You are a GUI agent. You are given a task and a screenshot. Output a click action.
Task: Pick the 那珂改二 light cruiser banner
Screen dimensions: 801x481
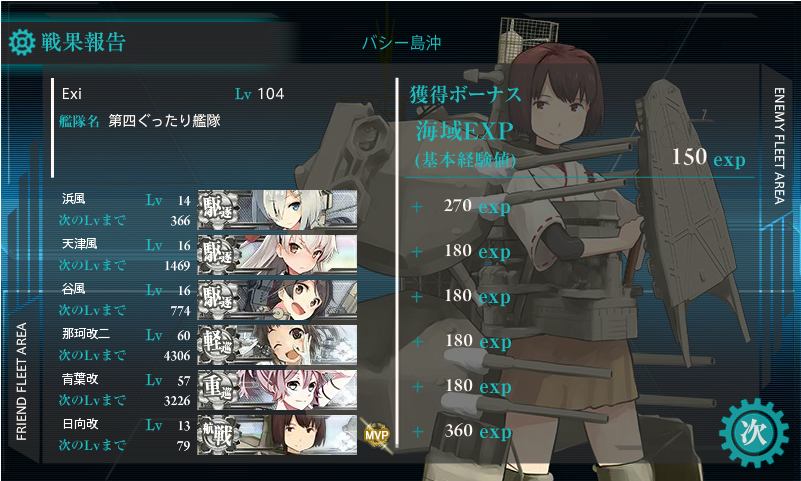tap(278, 342)
